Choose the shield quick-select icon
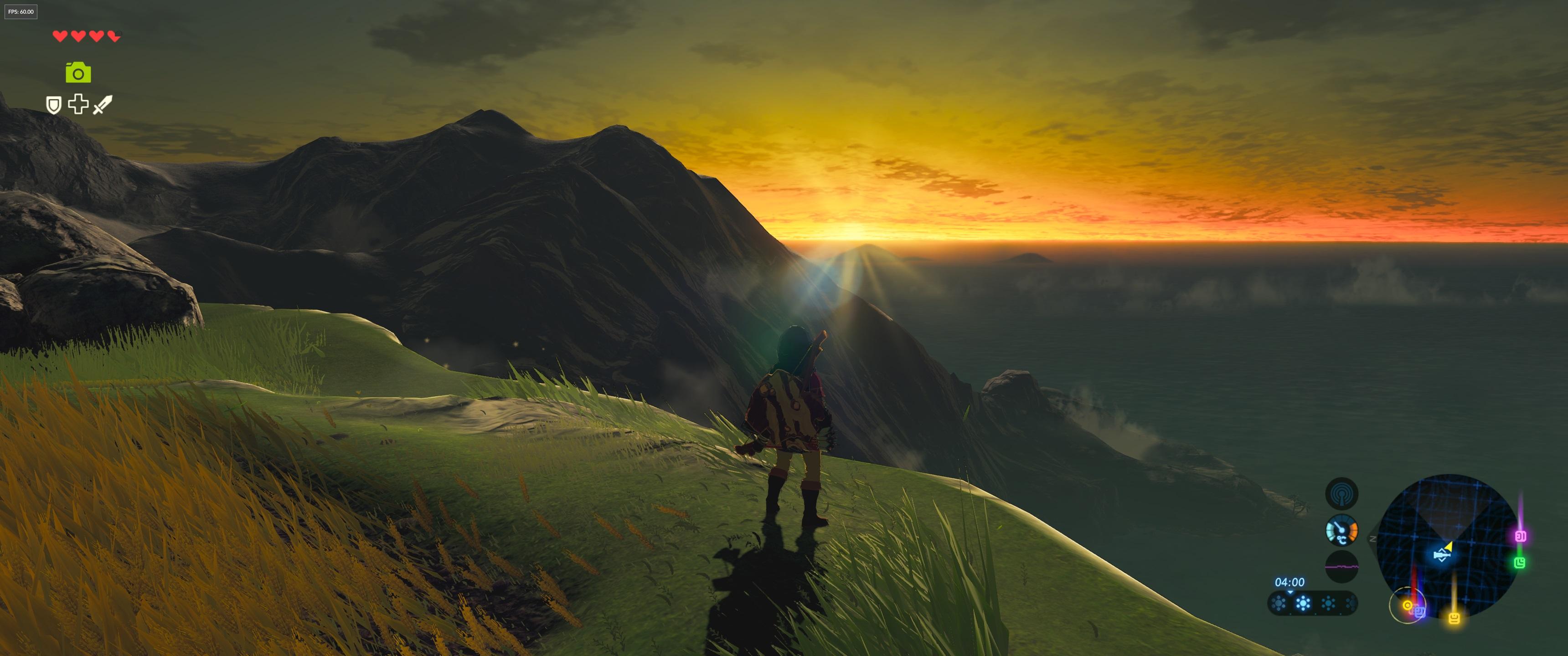Viewport: 1568px width, 656px height. [x=54, y=105]
